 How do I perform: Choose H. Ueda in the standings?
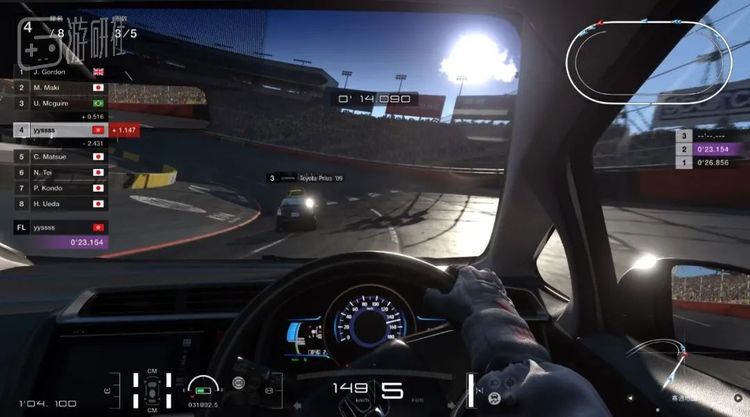point(60,203)
